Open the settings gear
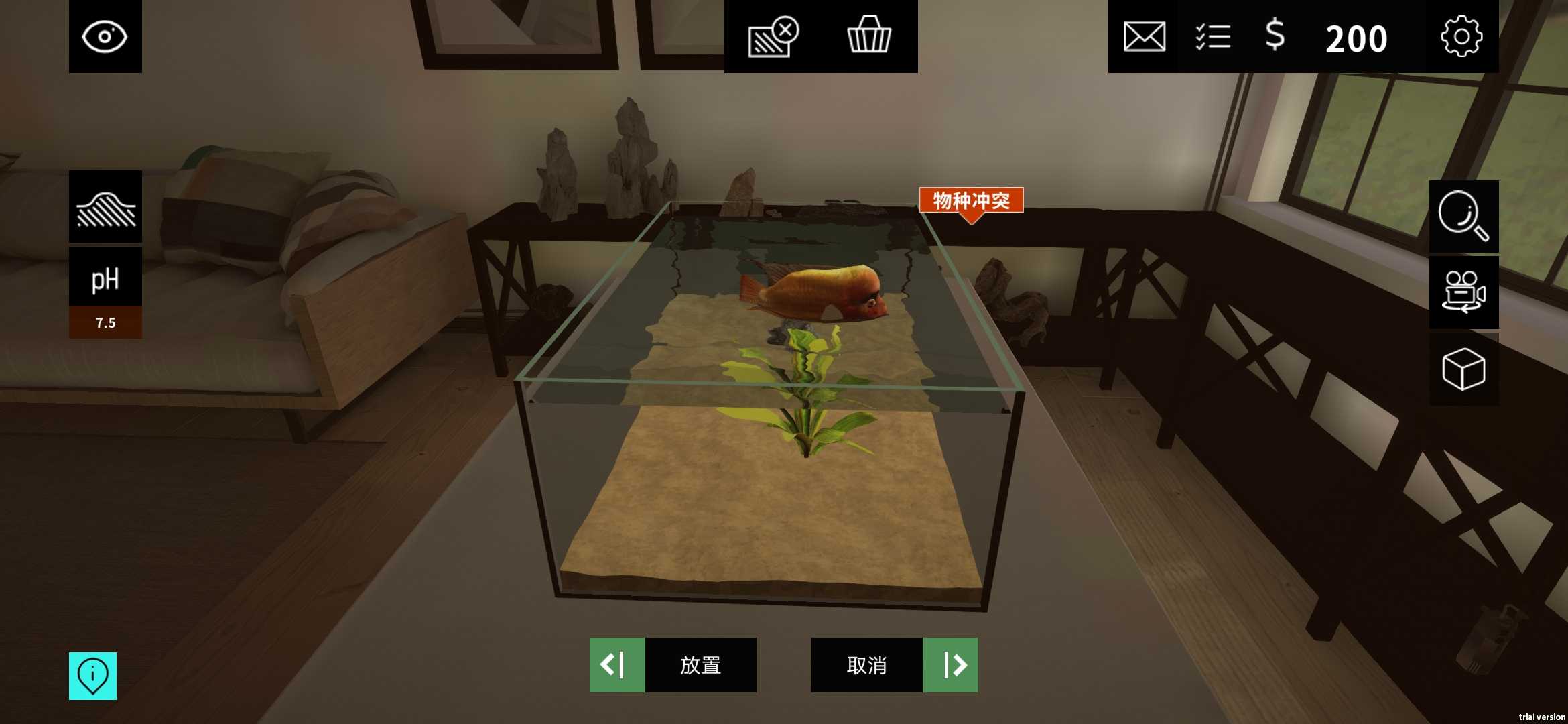Viewport: 1568px width, 724px height. tap(1461, 37)
